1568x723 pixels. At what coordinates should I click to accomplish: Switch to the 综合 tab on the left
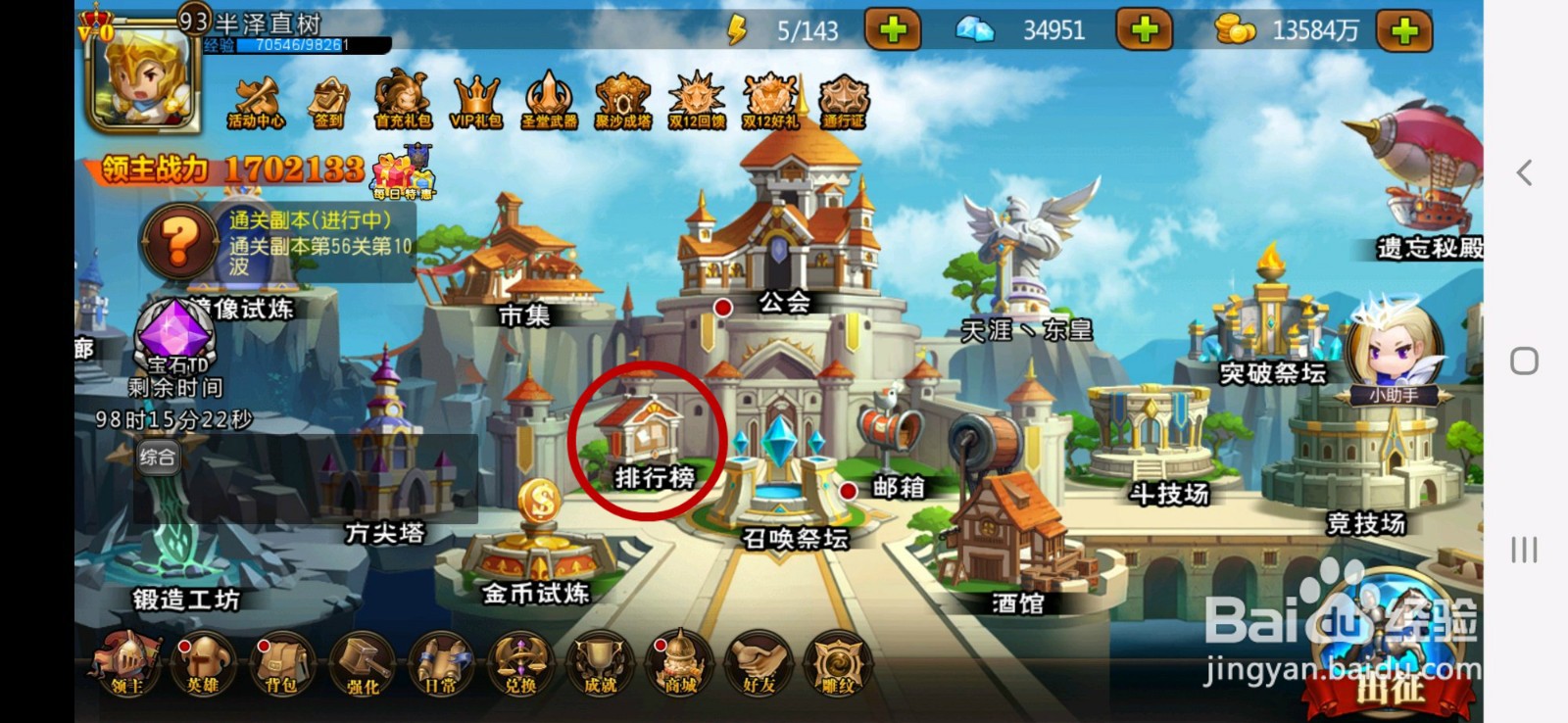tap(157, 457)
